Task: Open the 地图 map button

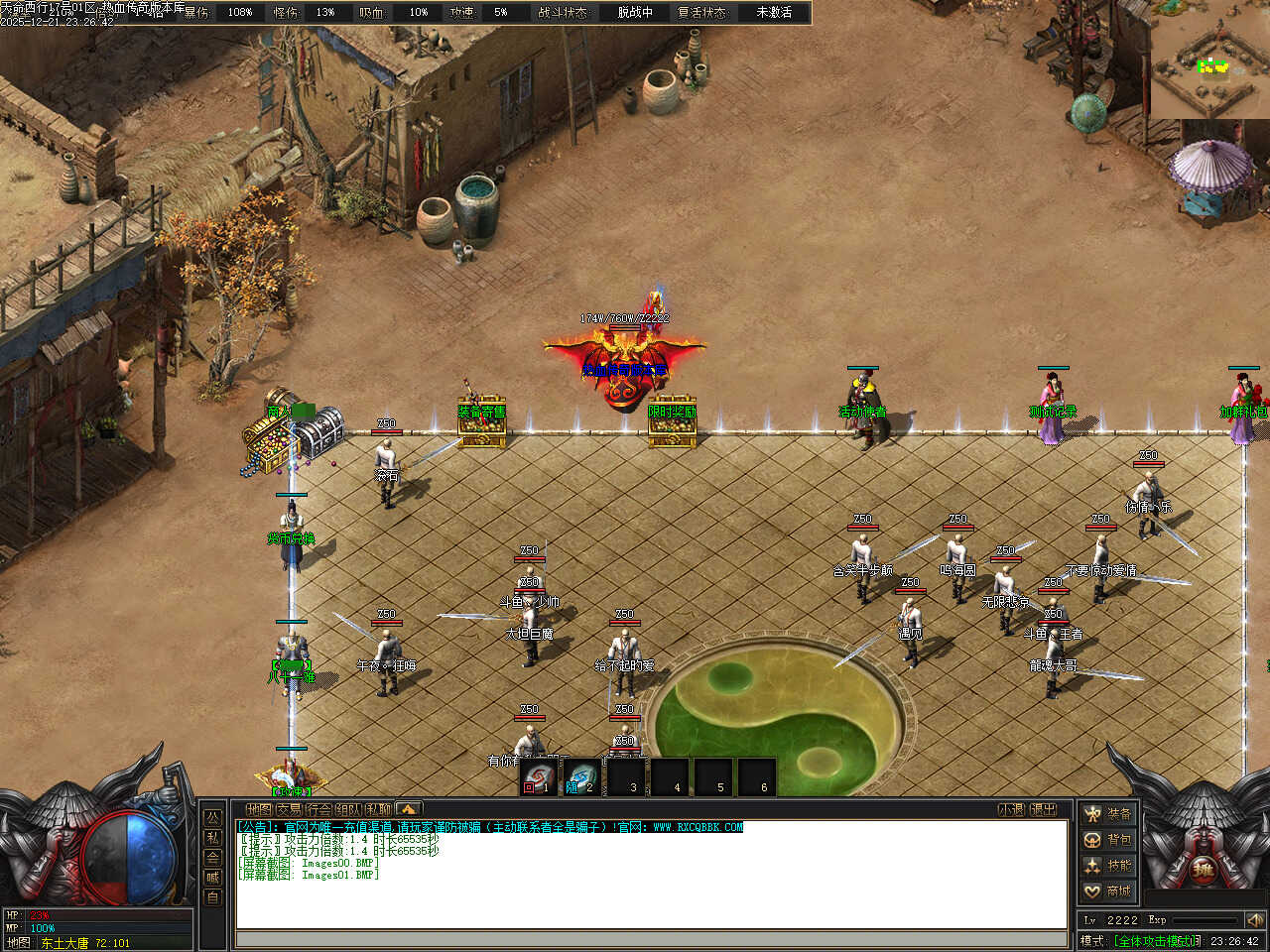Action: coord(259,809)
